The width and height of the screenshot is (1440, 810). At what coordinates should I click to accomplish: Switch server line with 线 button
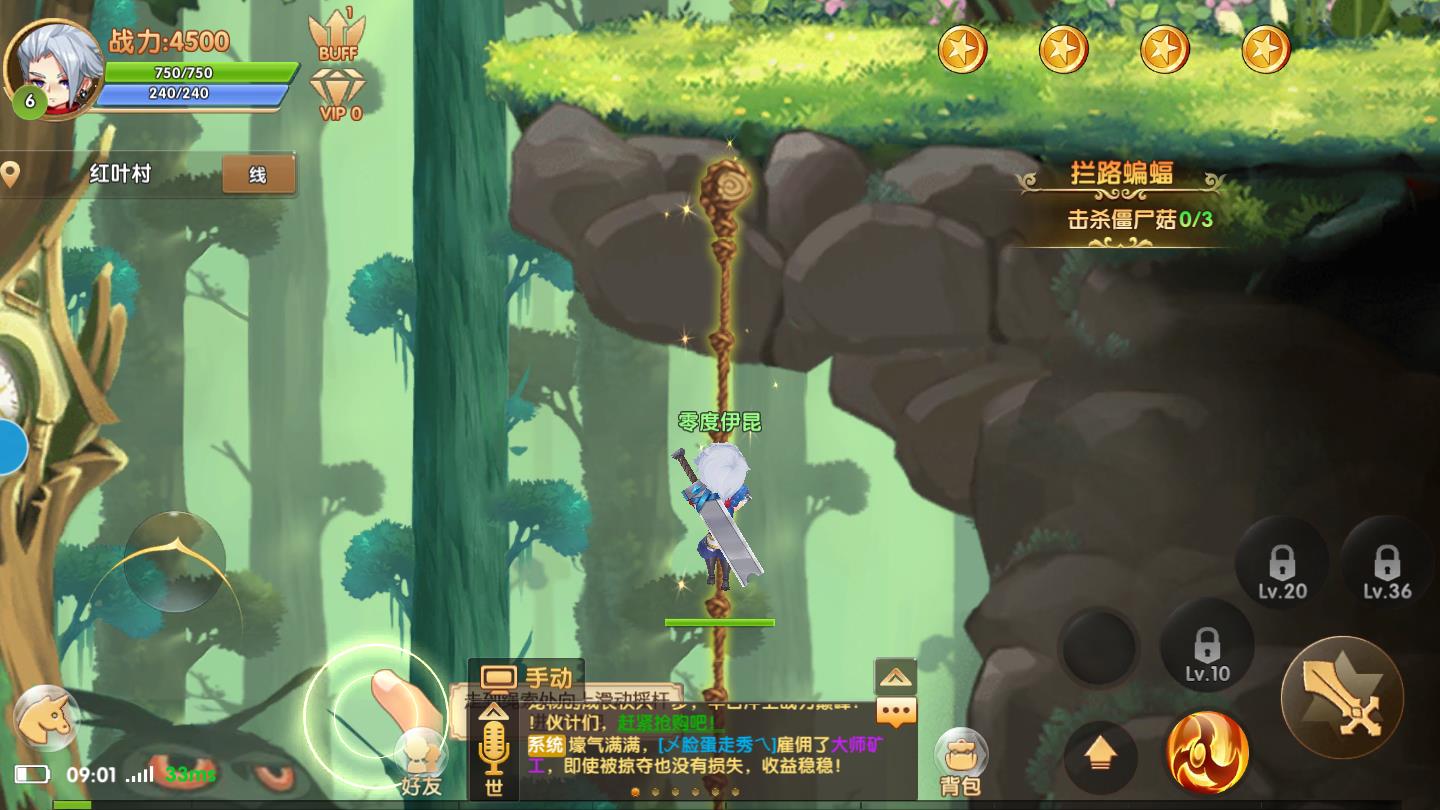click(258, 175)
